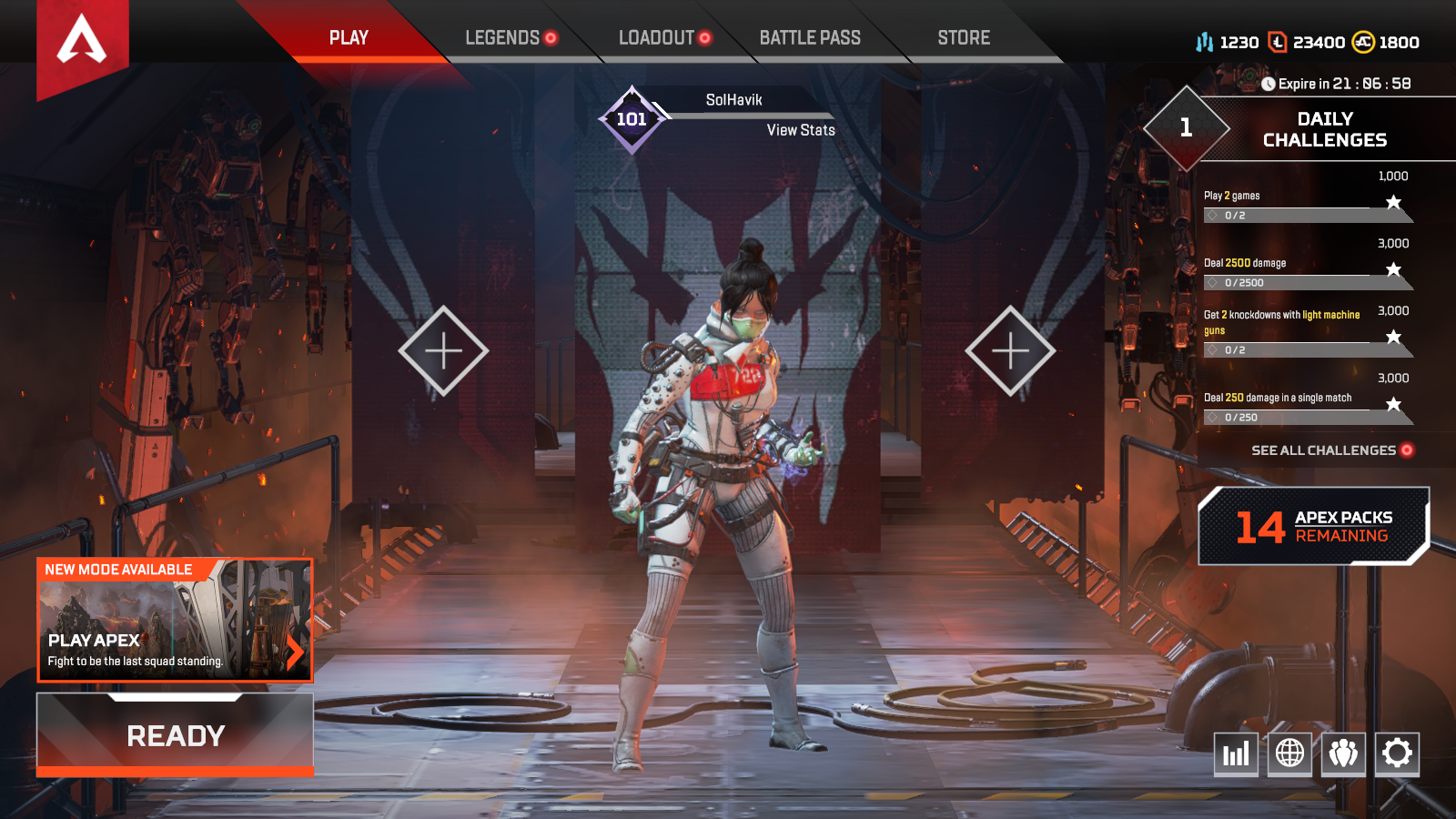Image resolution: width=1456 pixels, height=819 pixels.
Task: Open the friends list icon
Action: 1343,753
